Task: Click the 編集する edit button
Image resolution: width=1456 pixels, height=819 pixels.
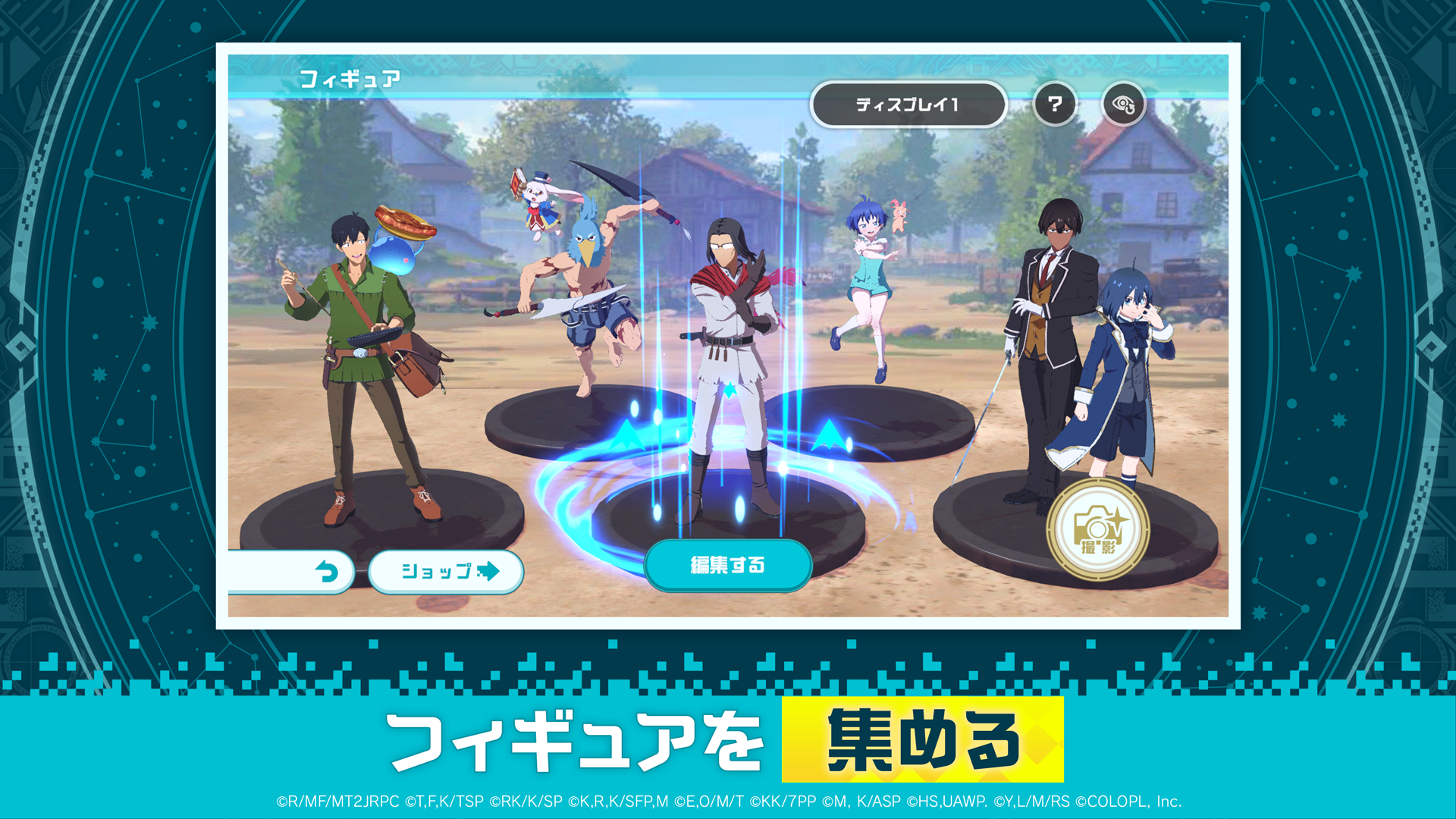Action: coord(727,565)
